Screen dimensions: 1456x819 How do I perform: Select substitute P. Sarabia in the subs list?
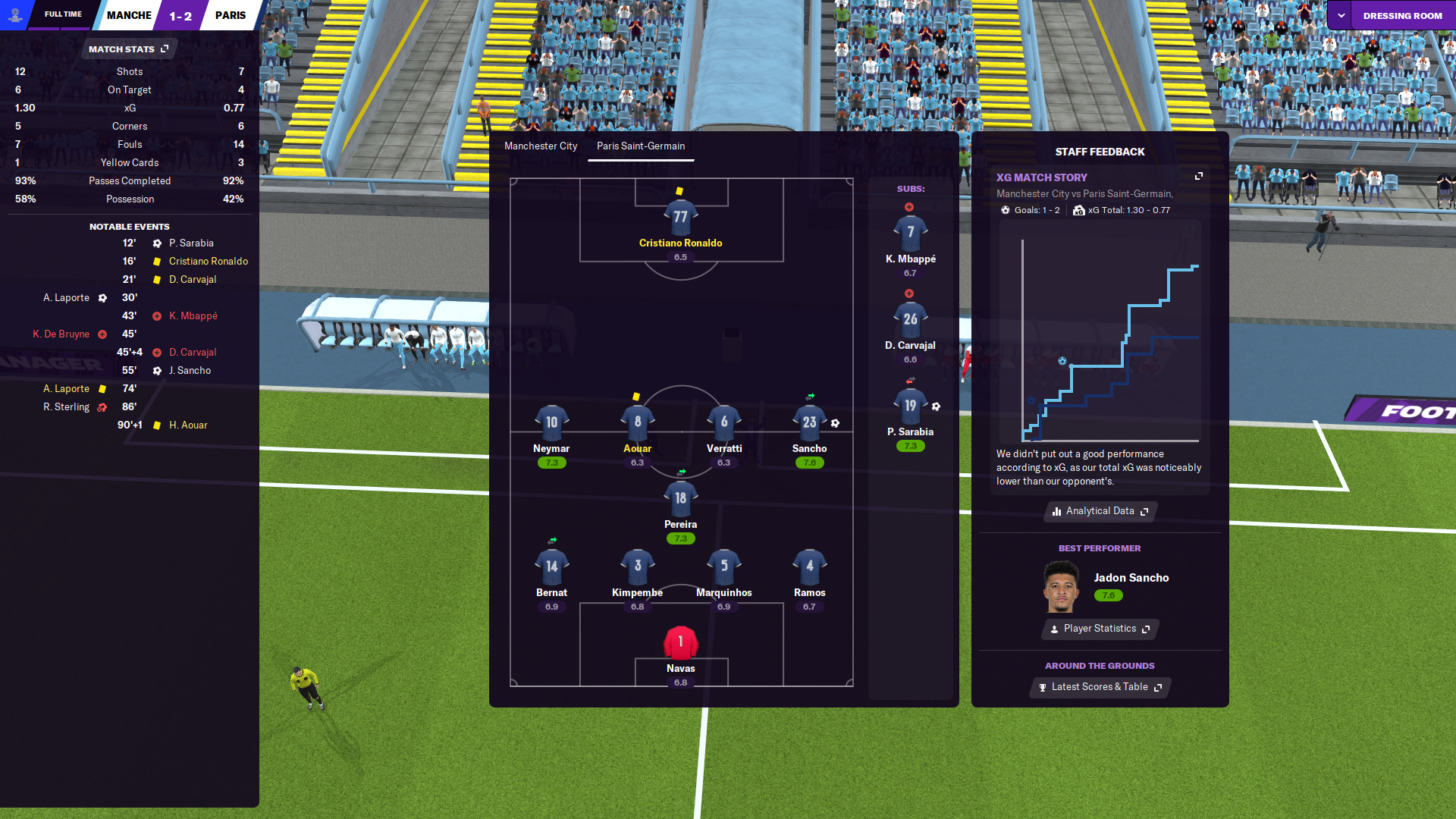[910, 406]
